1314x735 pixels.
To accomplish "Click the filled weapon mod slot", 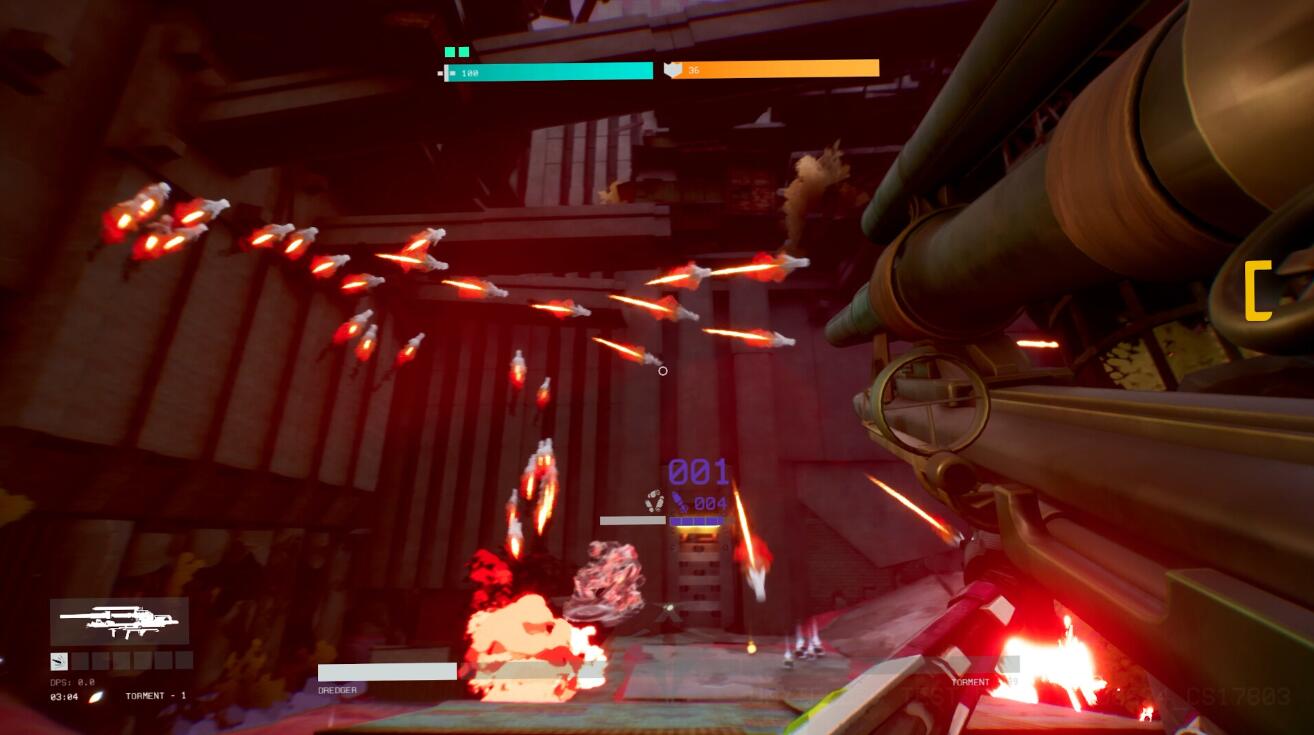I will [59, 660].
